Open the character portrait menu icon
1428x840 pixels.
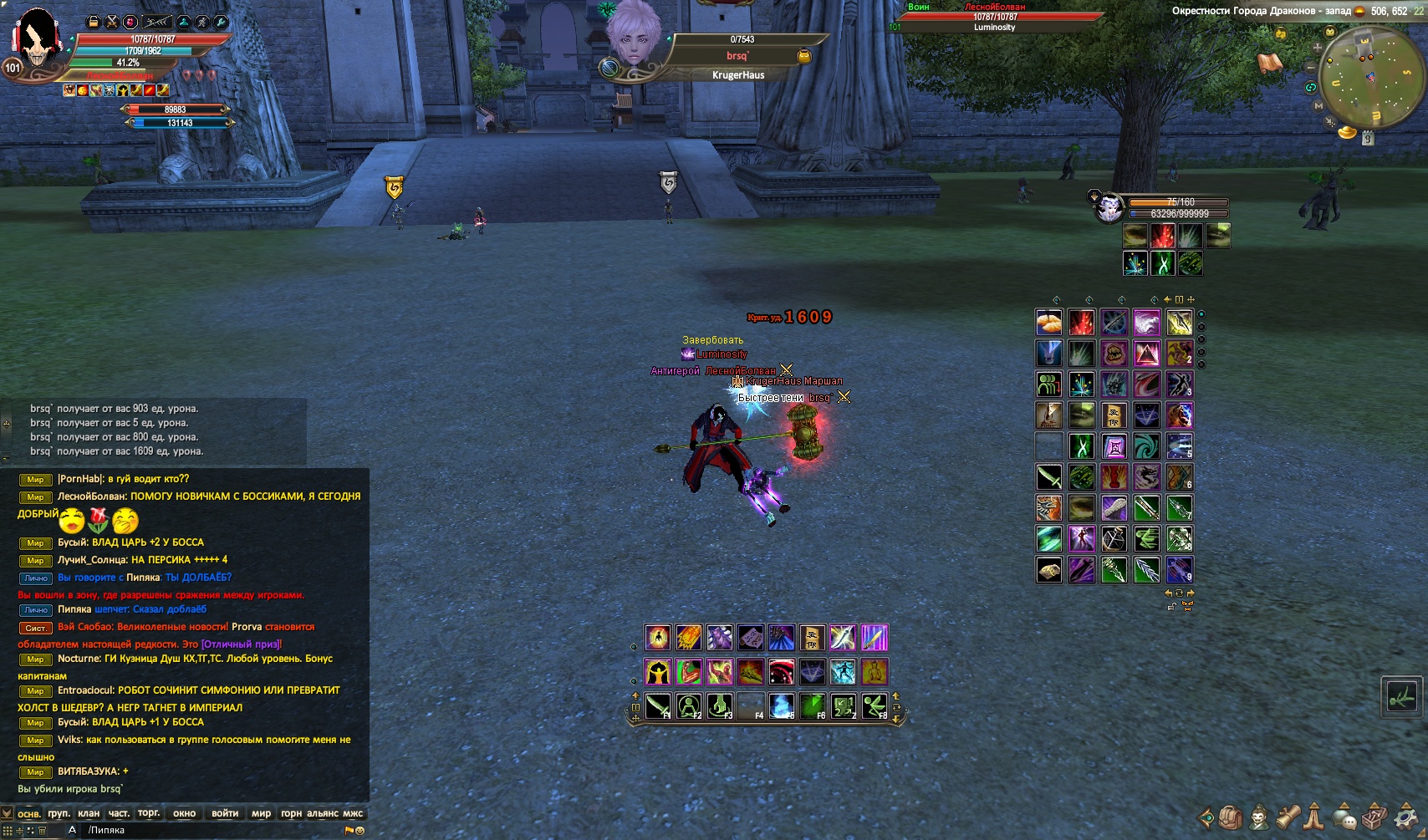(x=1258, y=817)
